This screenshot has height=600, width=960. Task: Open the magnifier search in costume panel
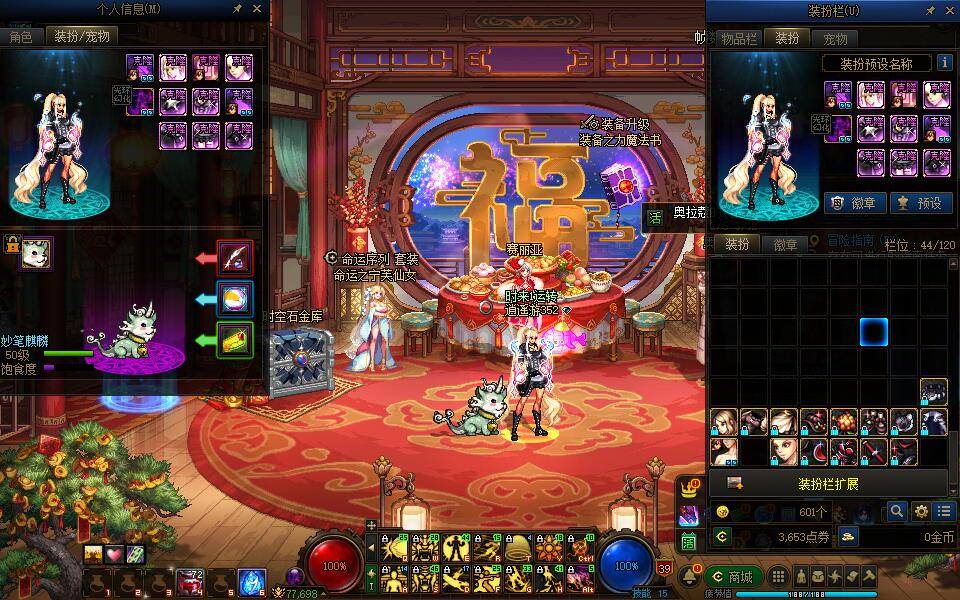point(898,511)
